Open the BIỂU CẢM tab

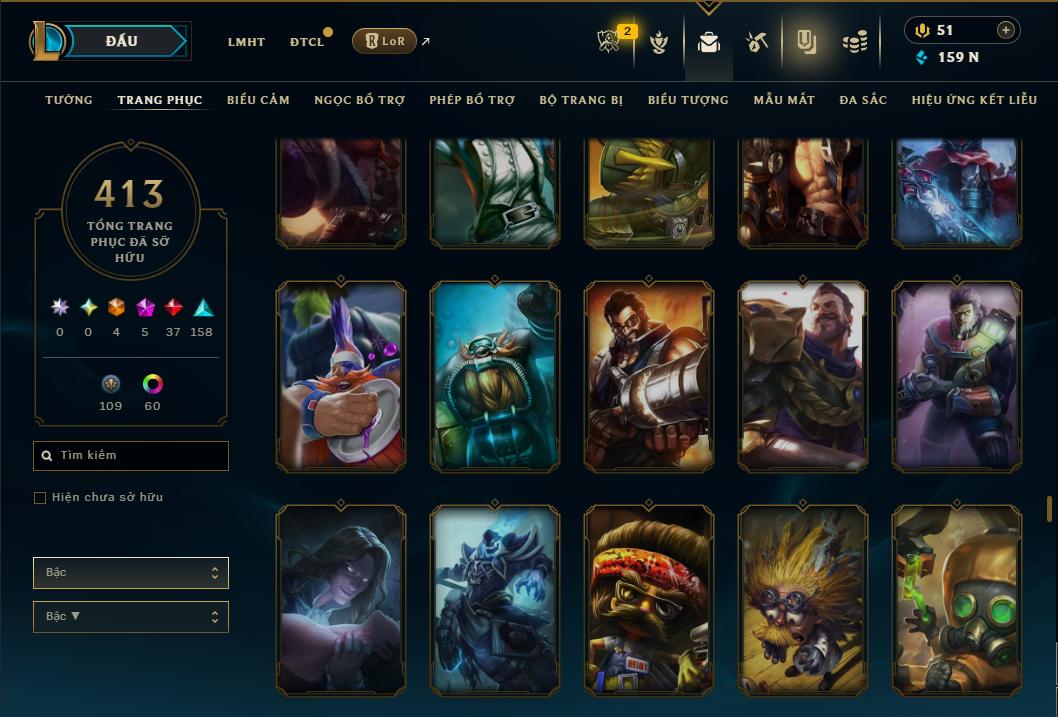click(258, 100)
